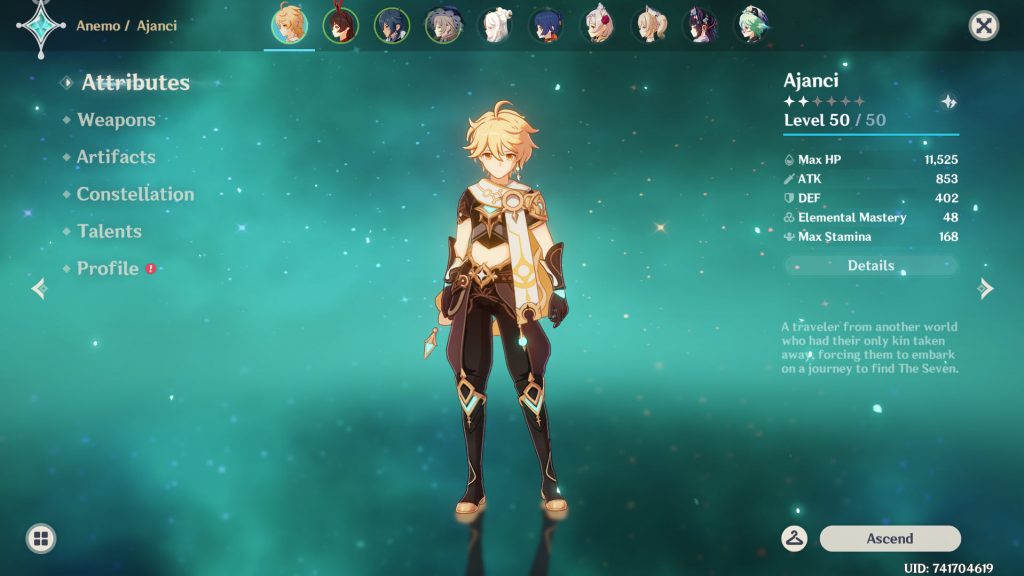
Task: Switch to next character with right arrow
Action: pos(986,289)
